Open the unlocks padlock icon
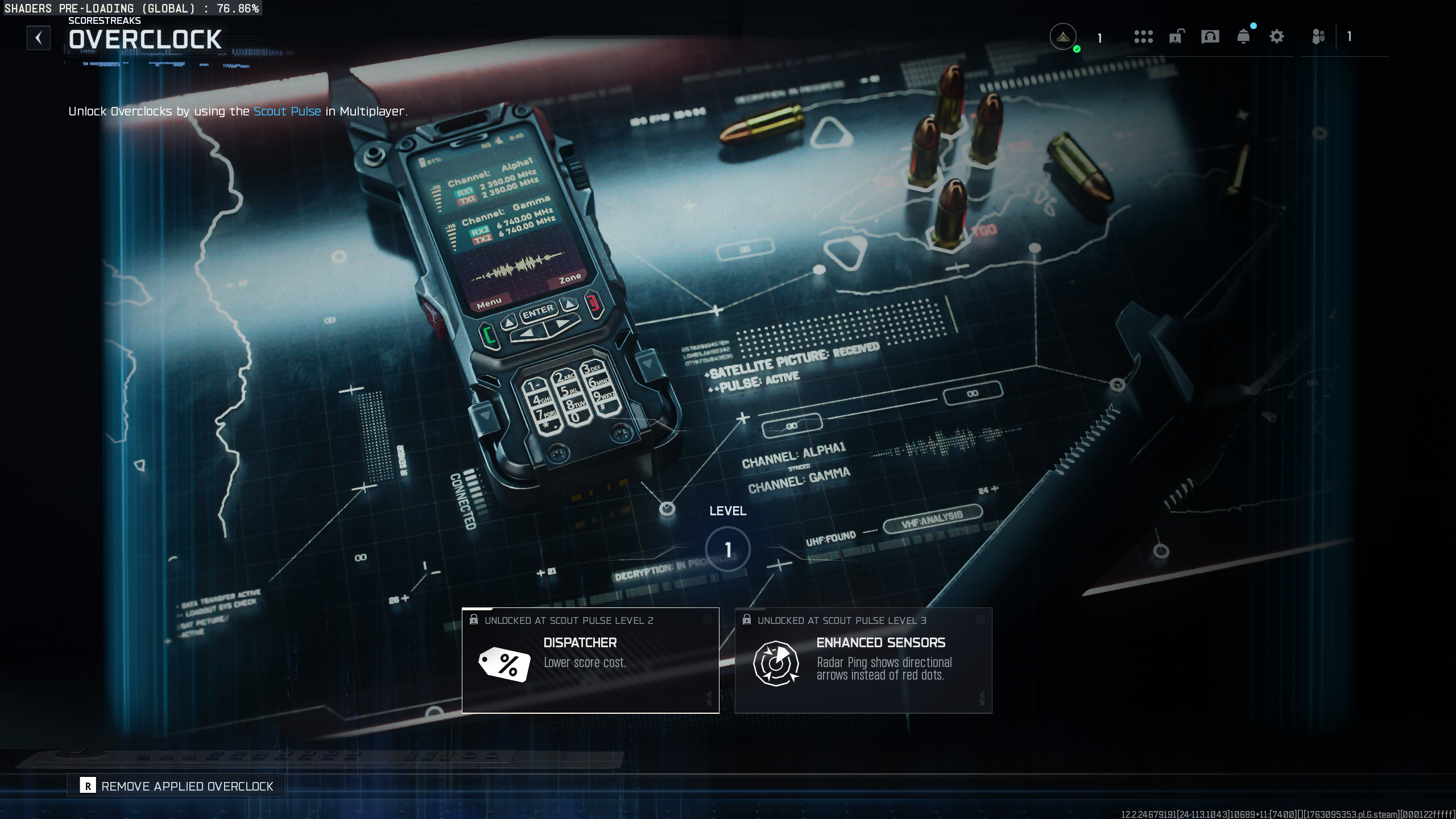The image size is (1456, 819). (1176, 36)
